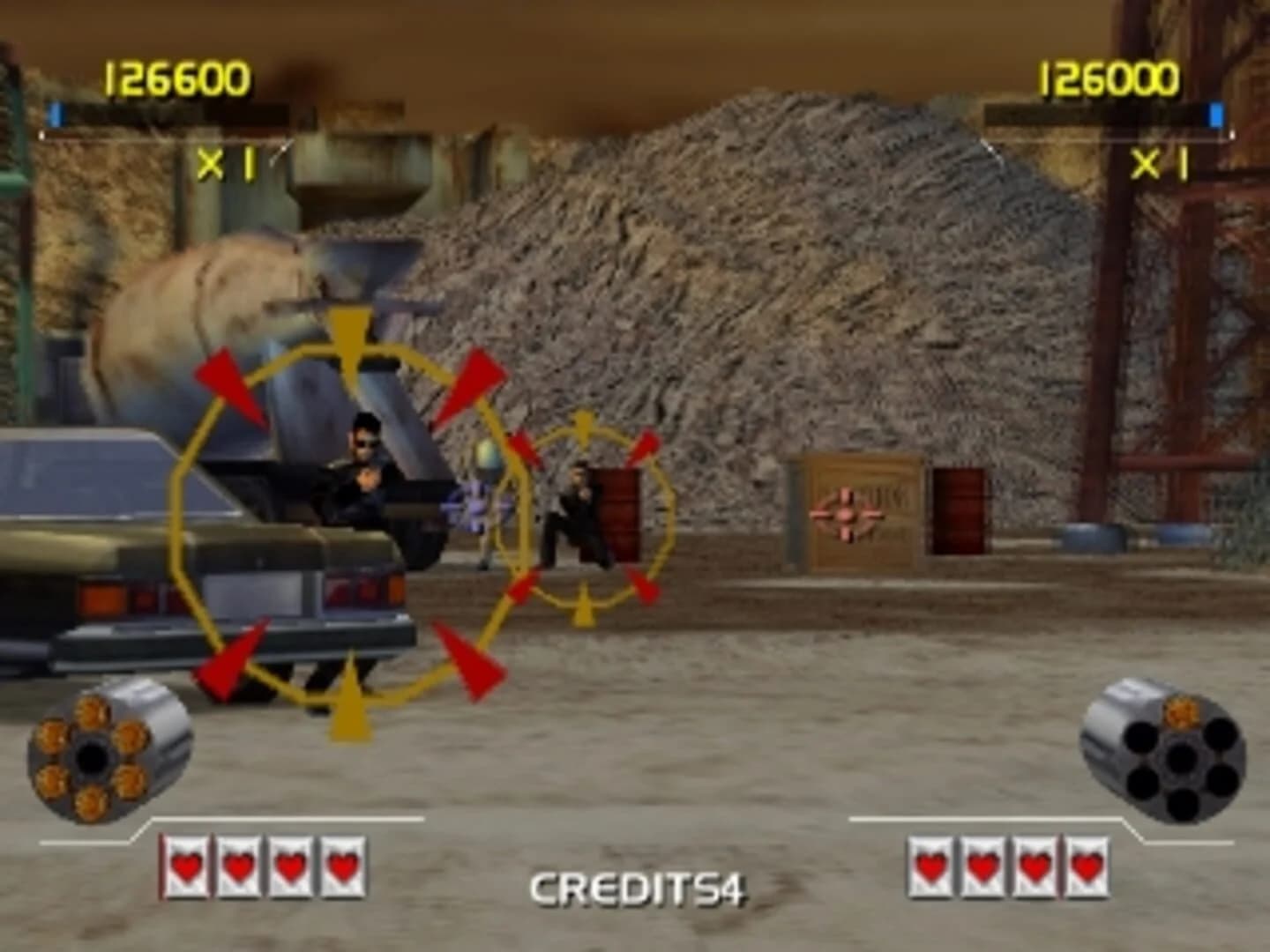Click the second heart card on the left side

coord(236,868)
